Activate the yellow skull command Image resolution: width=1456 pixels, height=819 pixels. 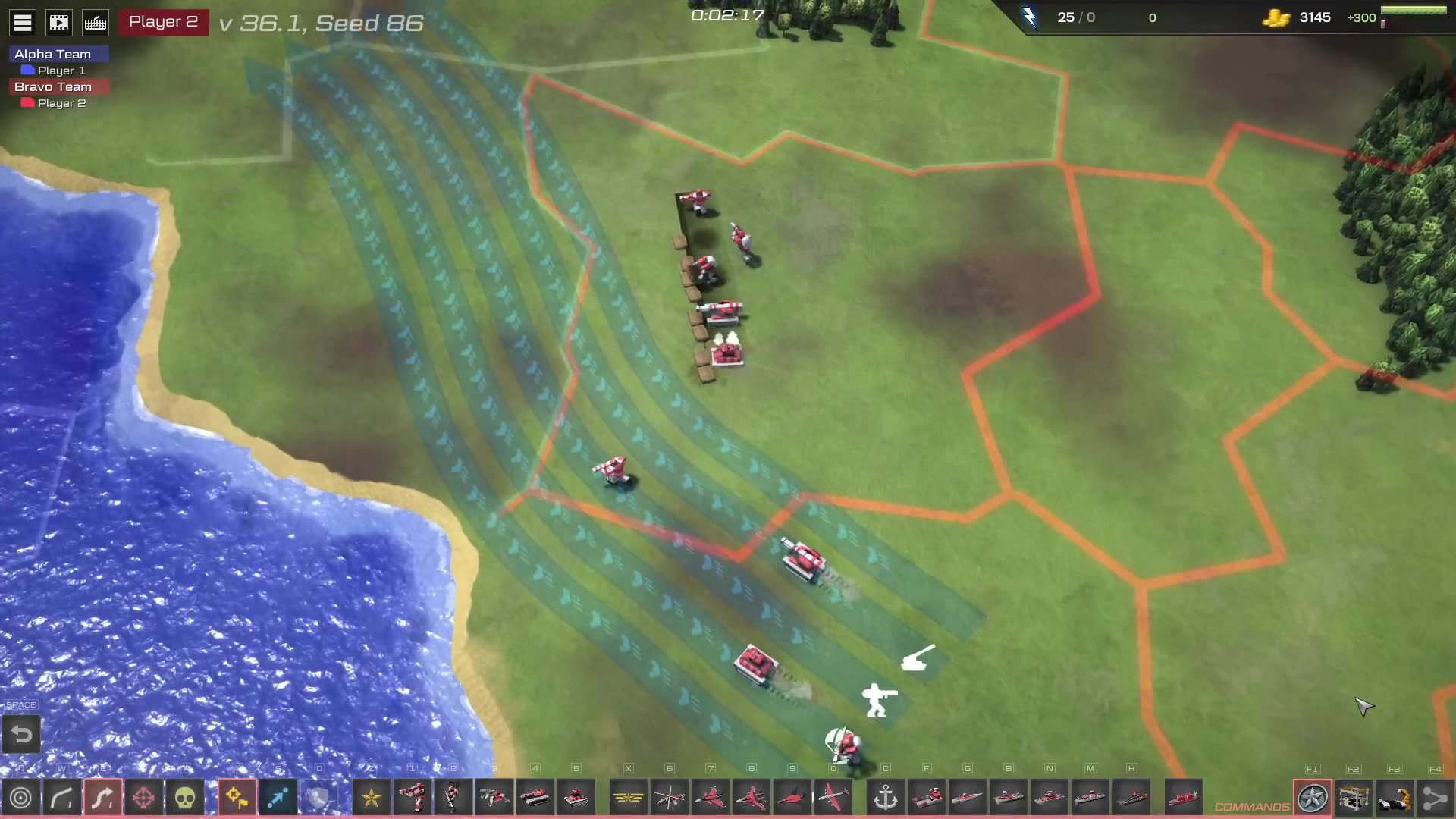click(185, 798)
